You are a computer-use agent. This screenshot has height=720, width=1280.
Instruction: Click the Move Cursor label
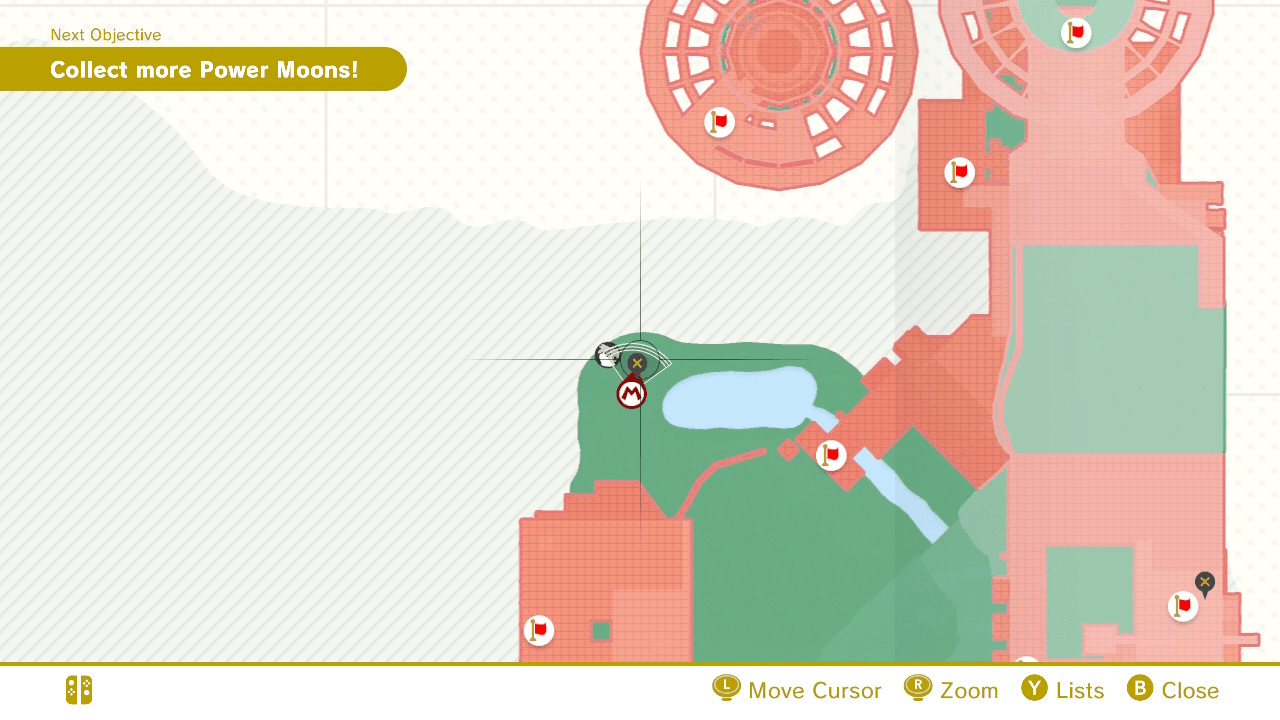(814, 689)
